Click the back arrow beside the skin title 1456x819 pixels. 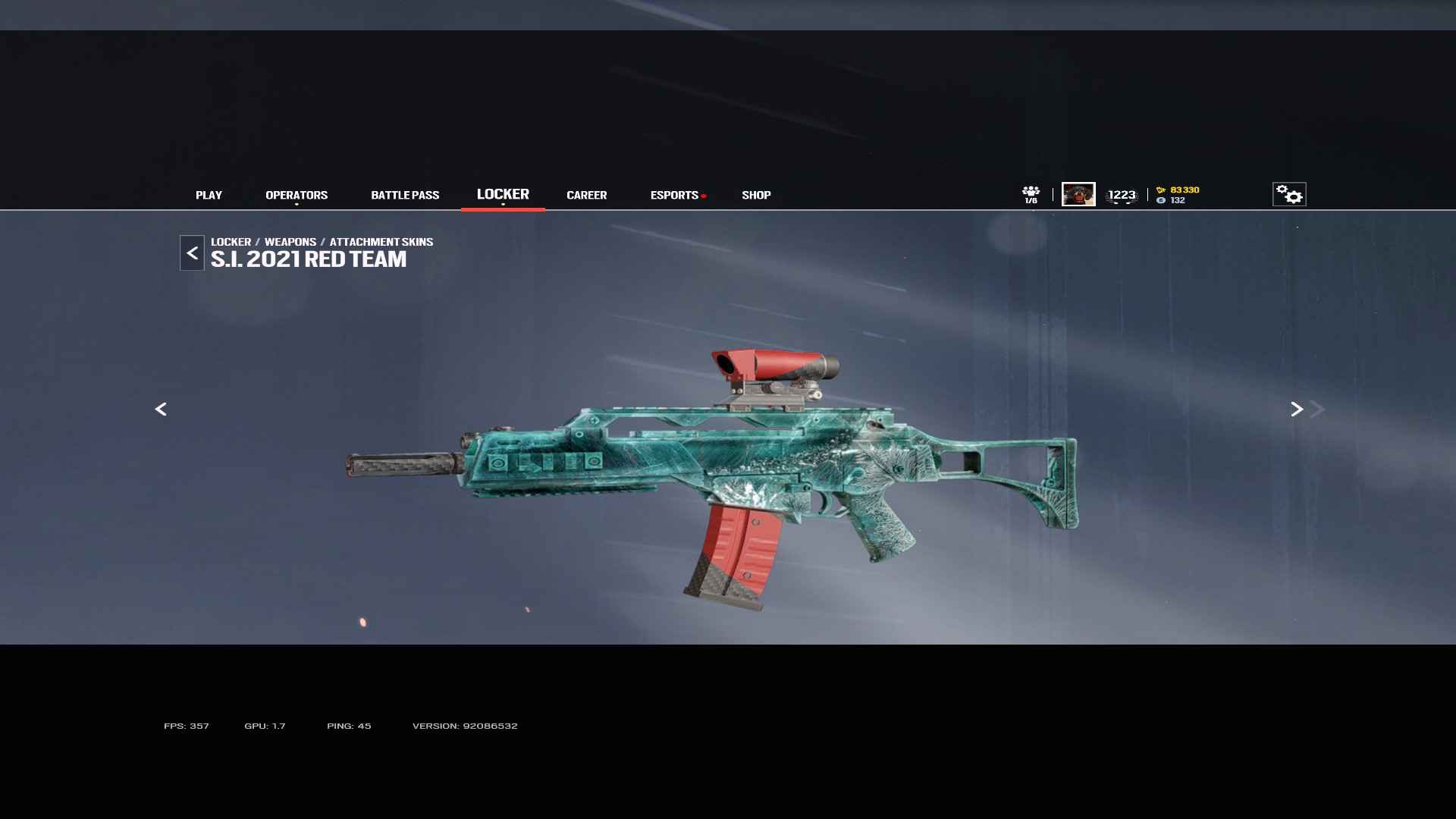pyautogui.click(x=192, y=253)
